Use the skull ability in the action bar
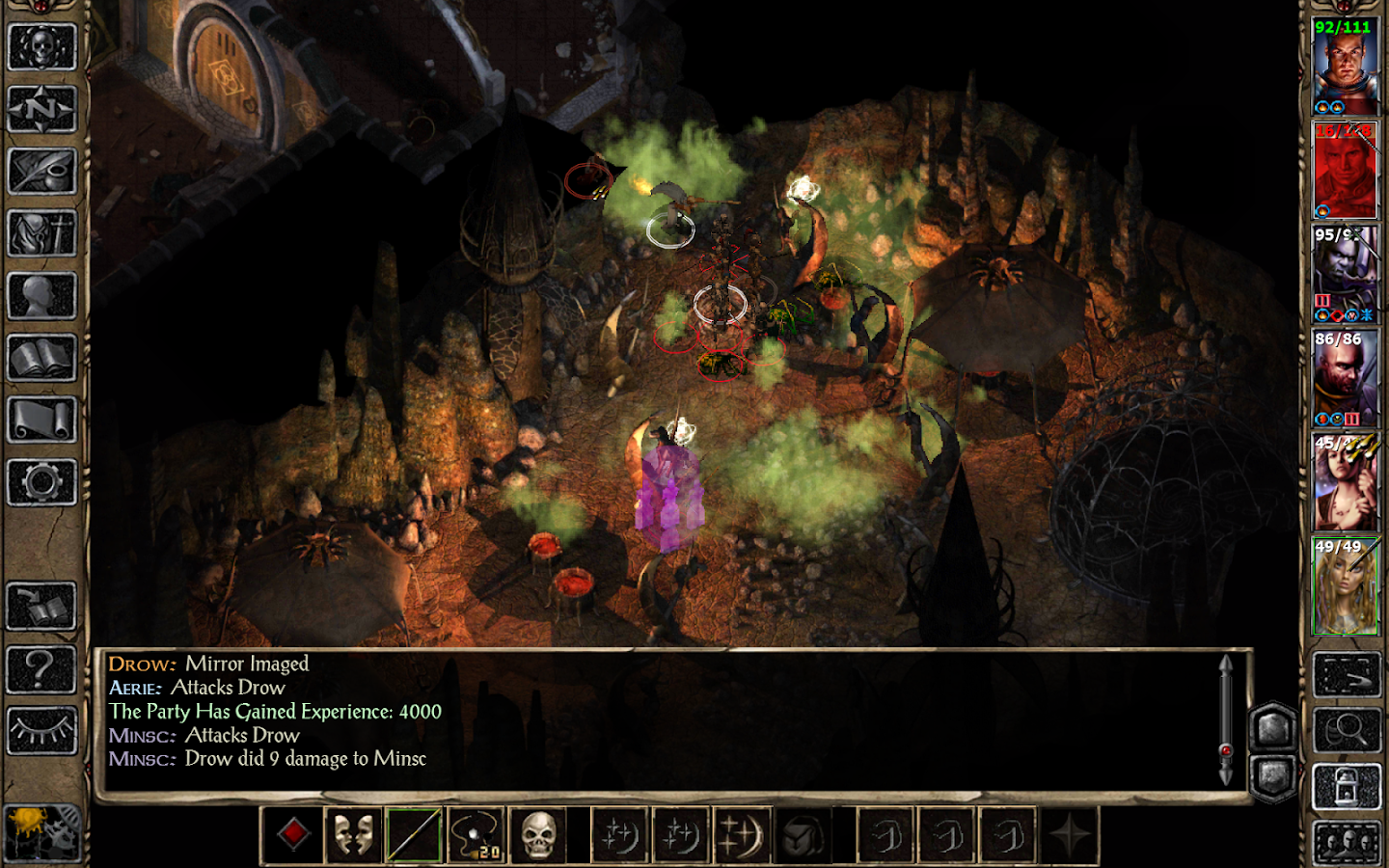The image size is (1389, 868). pos(537,834)
